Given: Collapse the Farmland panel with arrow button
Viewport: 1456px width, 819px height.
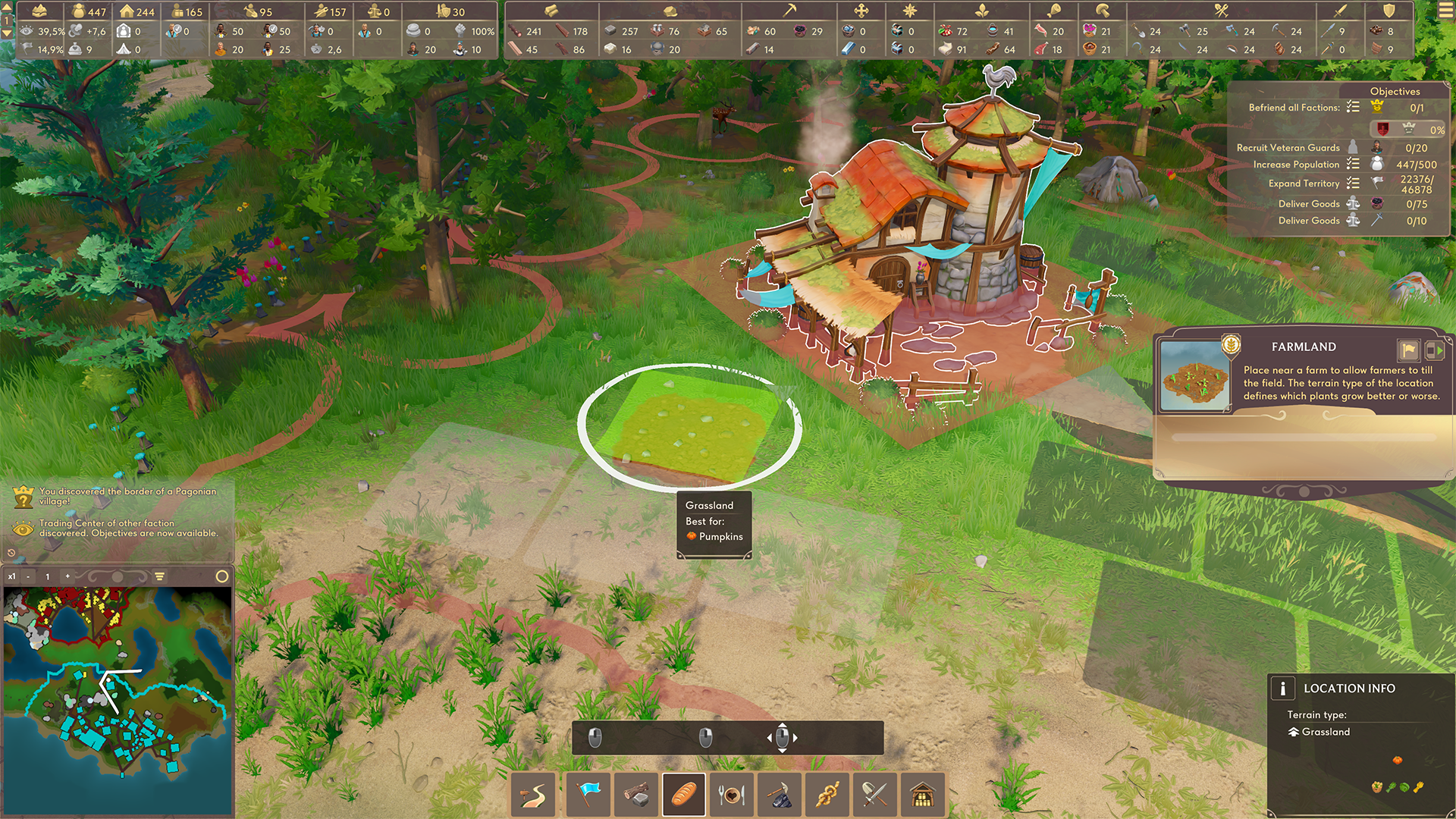Looking at the screenshot, I should 1434,350.
